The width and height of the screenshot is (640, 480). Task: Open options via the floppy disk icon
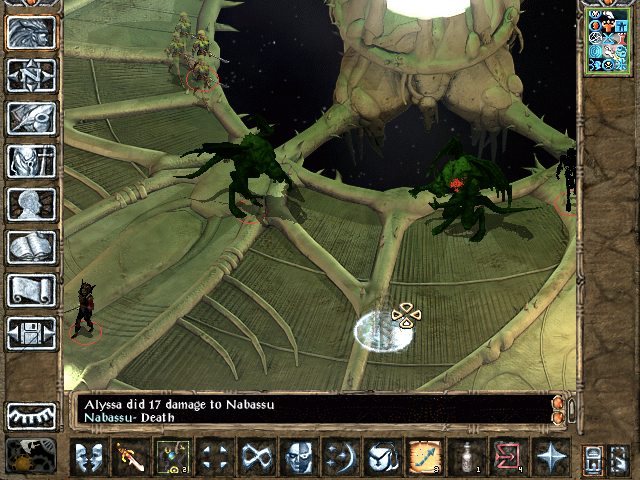pos(31,333)
